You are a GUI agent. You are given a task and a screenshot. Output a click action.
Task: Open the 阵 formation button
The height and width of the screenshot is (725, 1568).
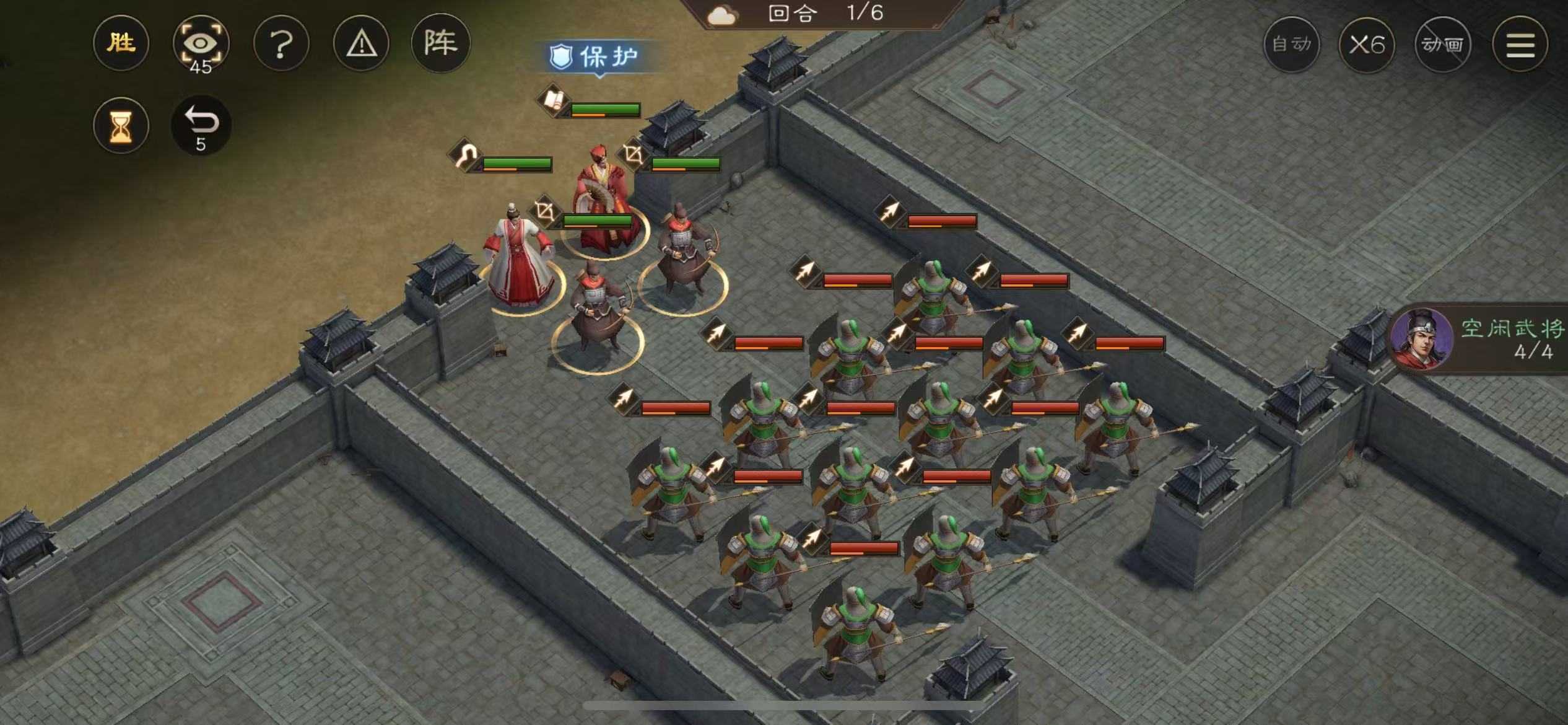point(440,43)
